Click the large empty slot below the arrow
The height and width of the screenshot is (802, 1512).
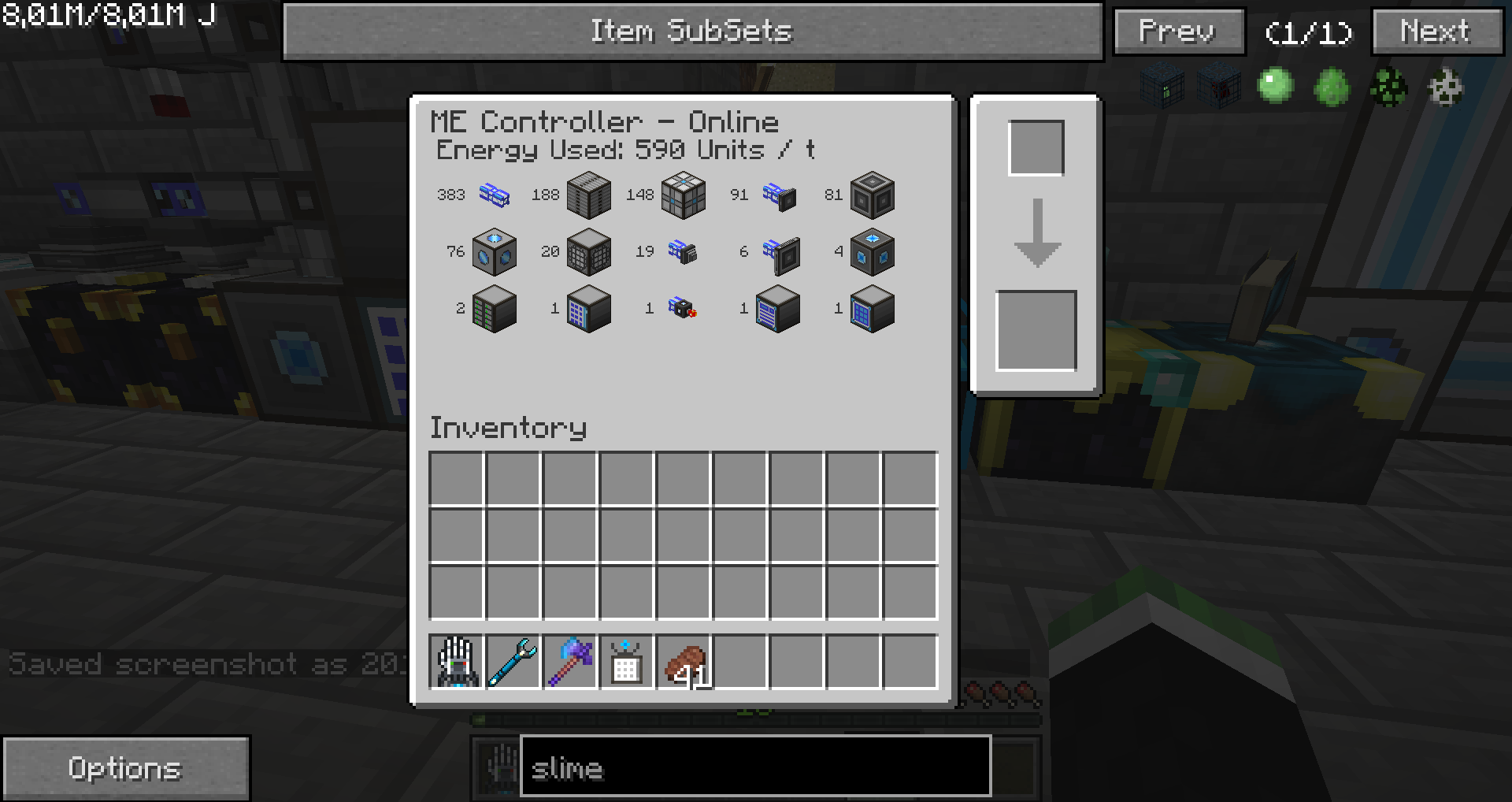(1036, 331)
